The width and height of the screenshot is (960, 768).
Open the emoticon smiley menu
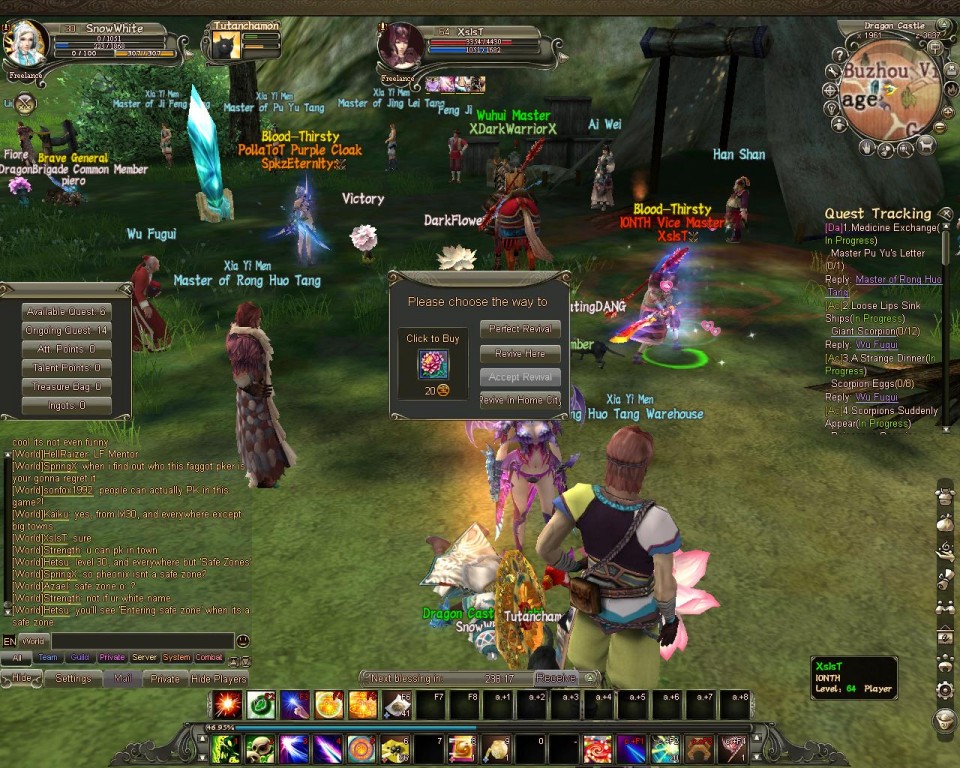tap(242, 641)
